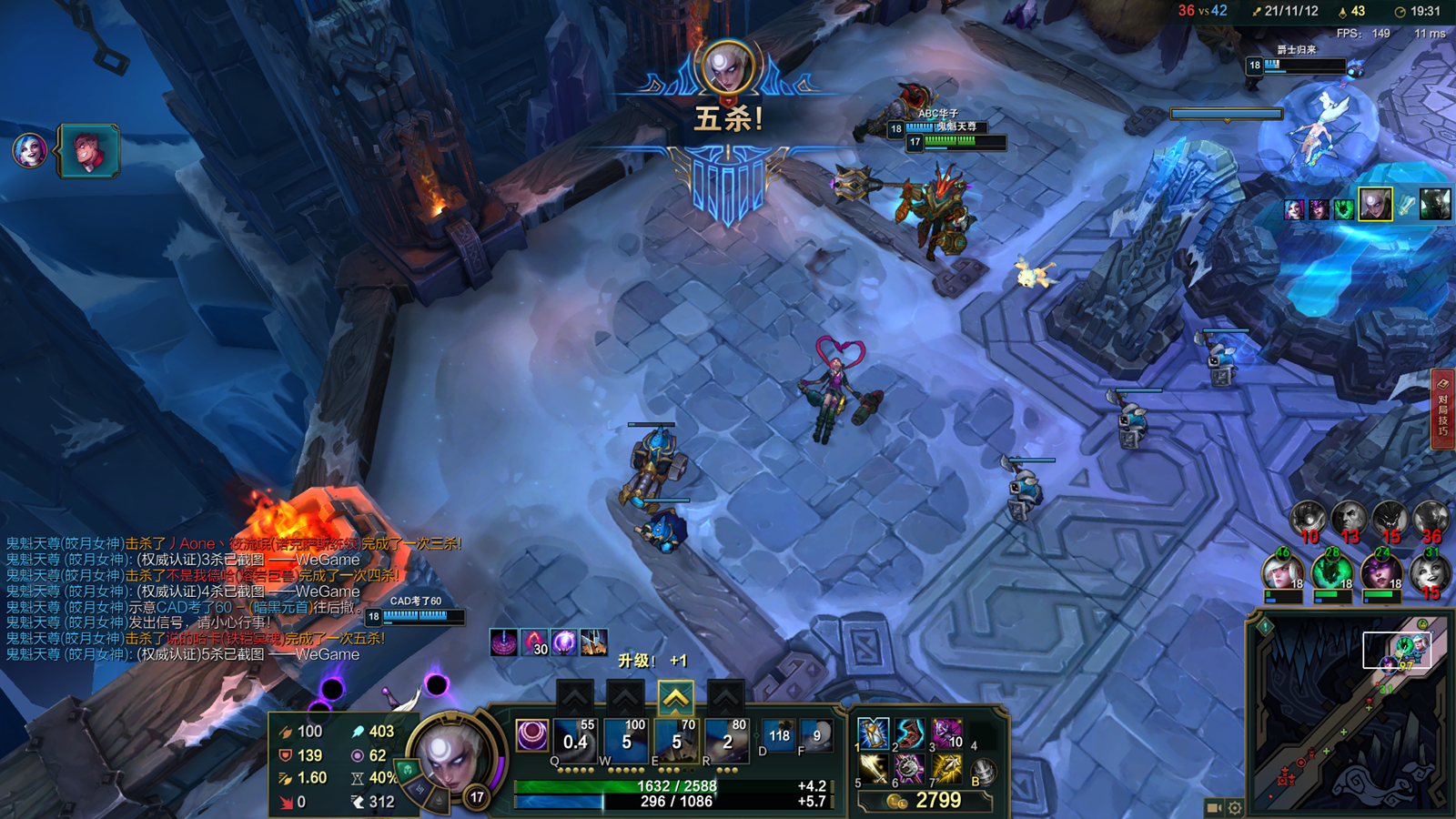Toggle the camera button beside the minimap
This screenshot has width=1456, height=819.
point(1214,807)
